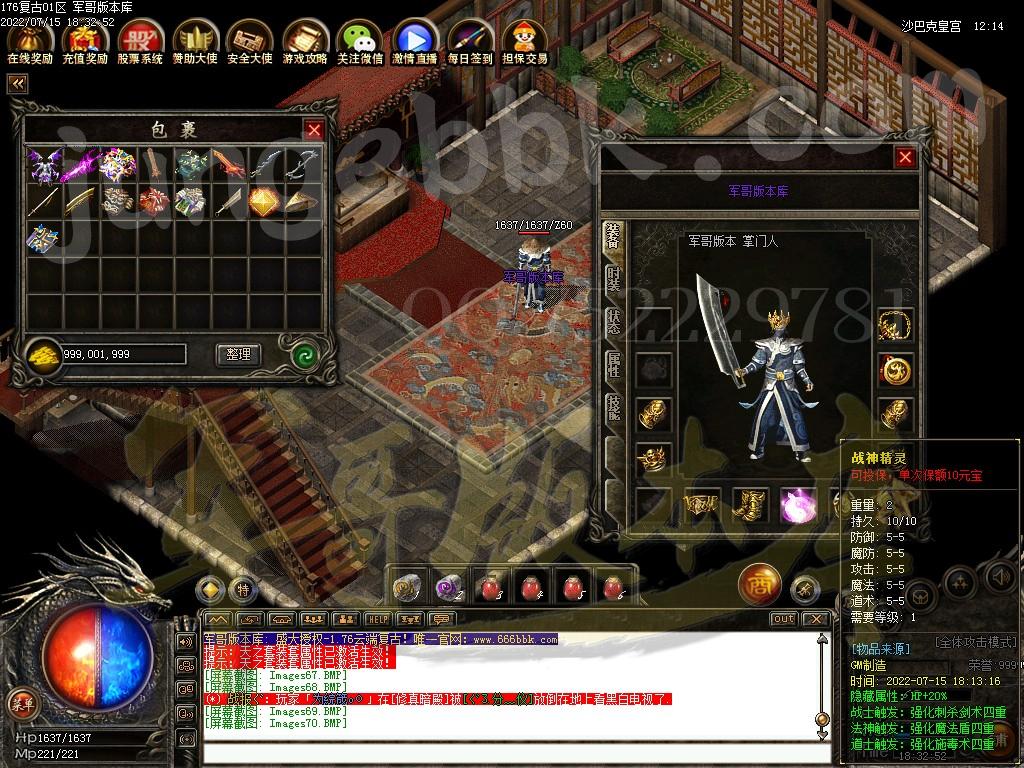Select the golden gem item in bag
The height and width of the screenshot is (768, 1024).
pyautogui.click(x=263, y=200)
